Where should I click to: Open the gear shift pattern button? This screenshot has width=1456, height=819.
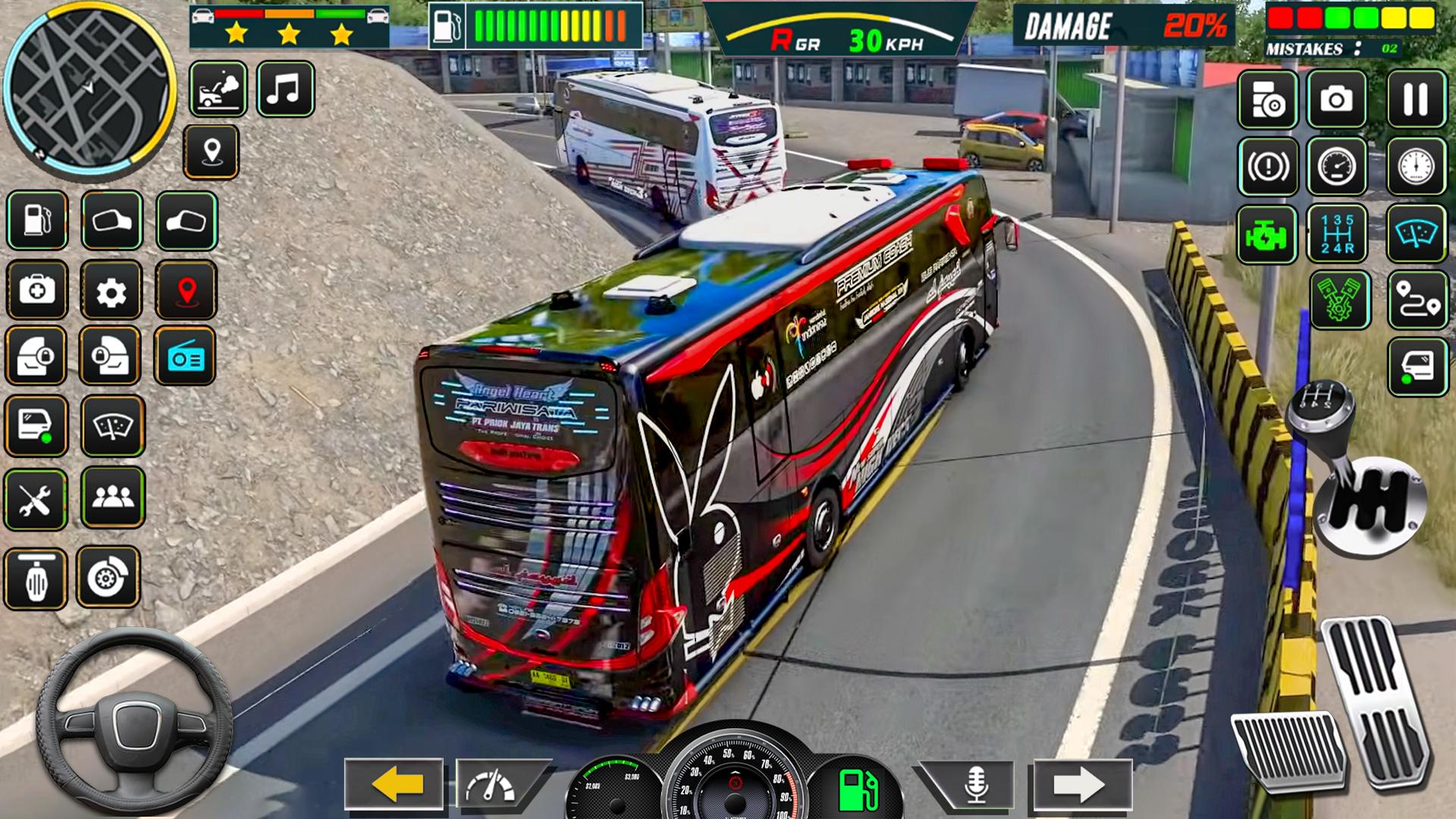click(x=1337, y=234)
